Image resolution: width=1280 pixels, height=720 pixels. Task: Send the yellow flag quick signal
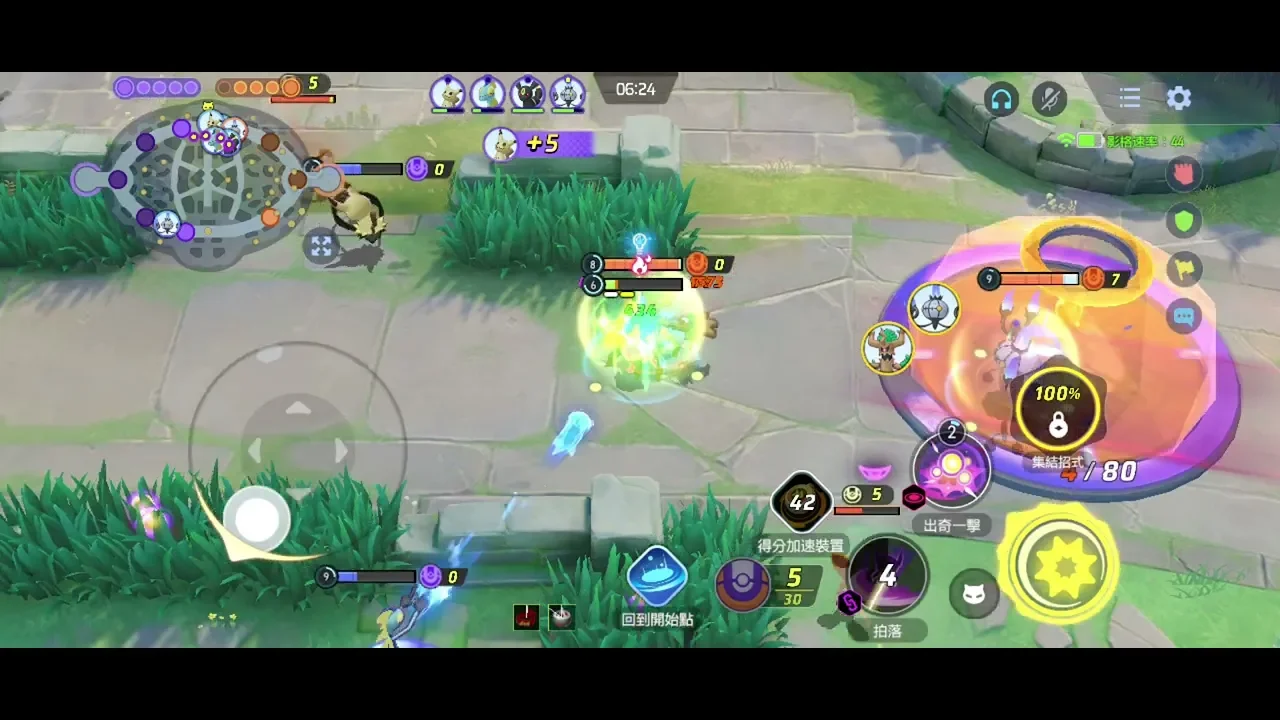pyautogui.click(x=1184, y=268)
